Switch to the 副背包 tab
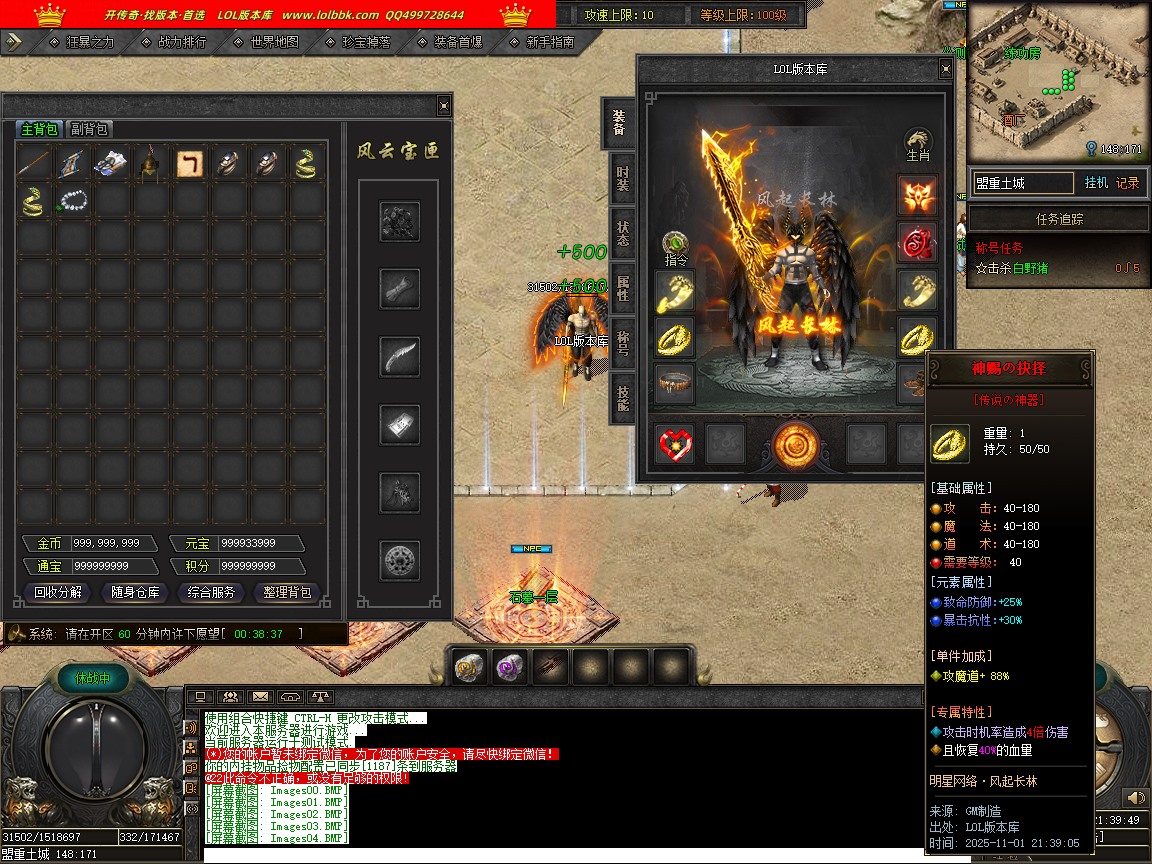Image resolution: width=1152 pixels, height=864 pixels. (x=89, y=129)
